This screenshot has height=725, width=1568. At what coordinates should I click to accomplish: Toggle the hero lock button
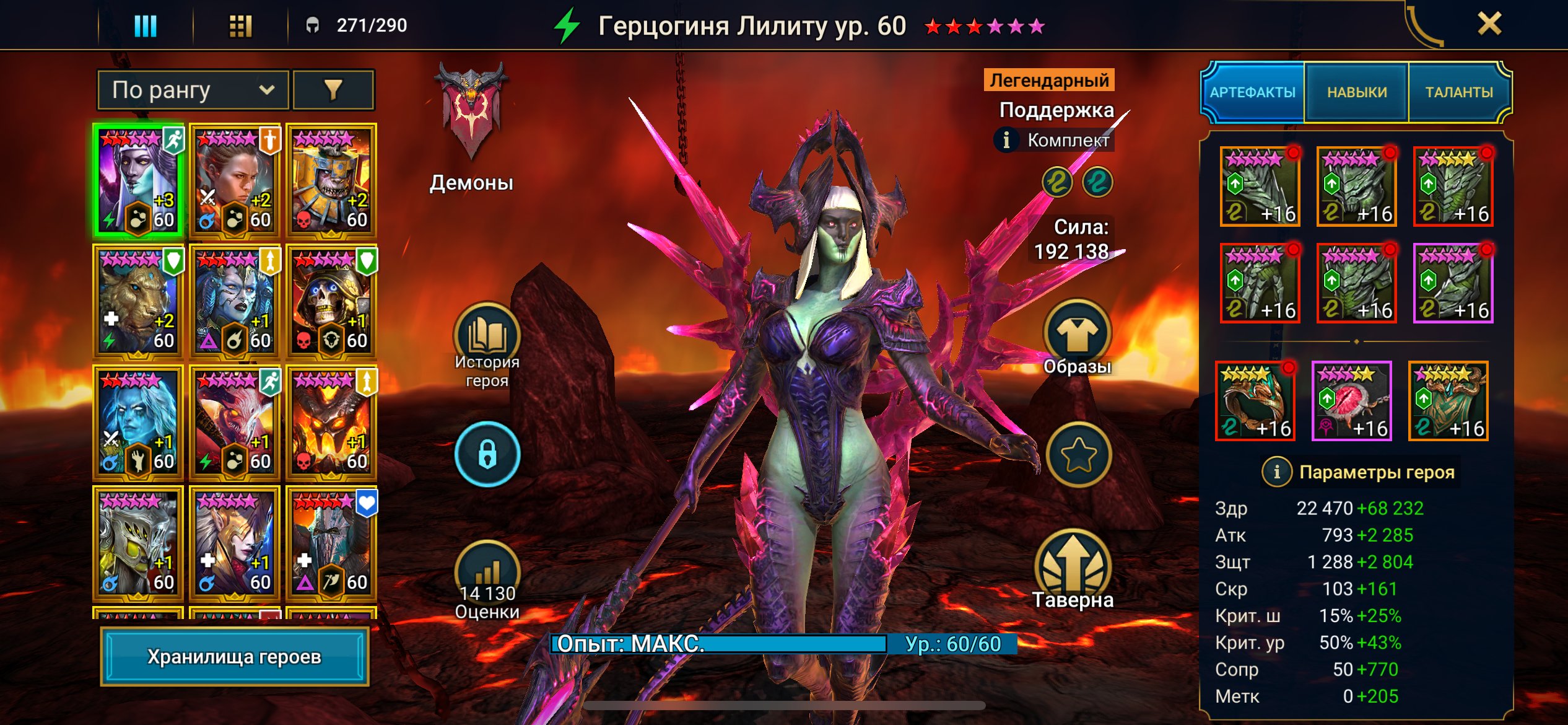click(487, 454)
